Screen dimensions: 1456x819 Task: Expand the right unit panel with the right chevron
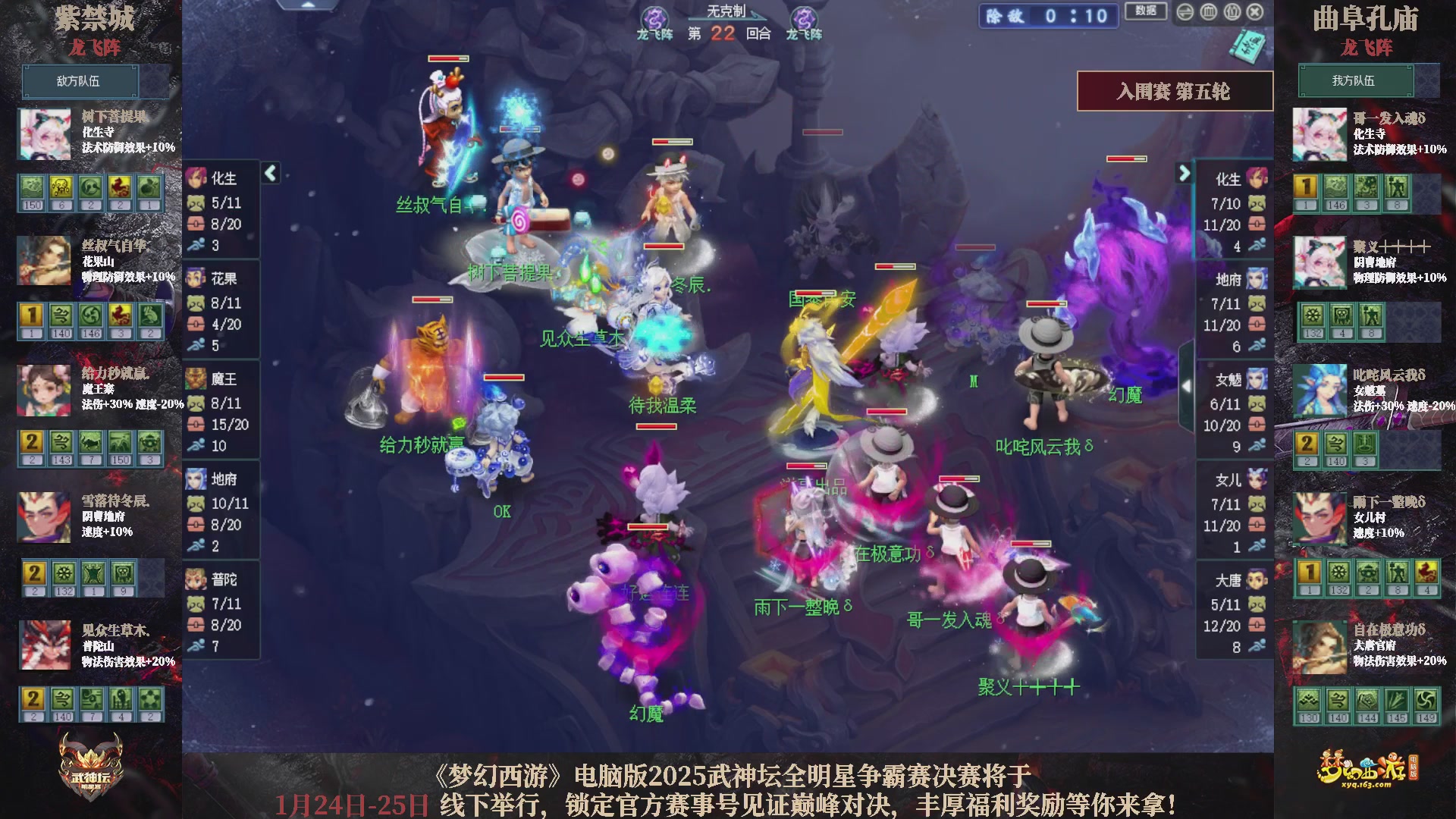point(1184,173)
